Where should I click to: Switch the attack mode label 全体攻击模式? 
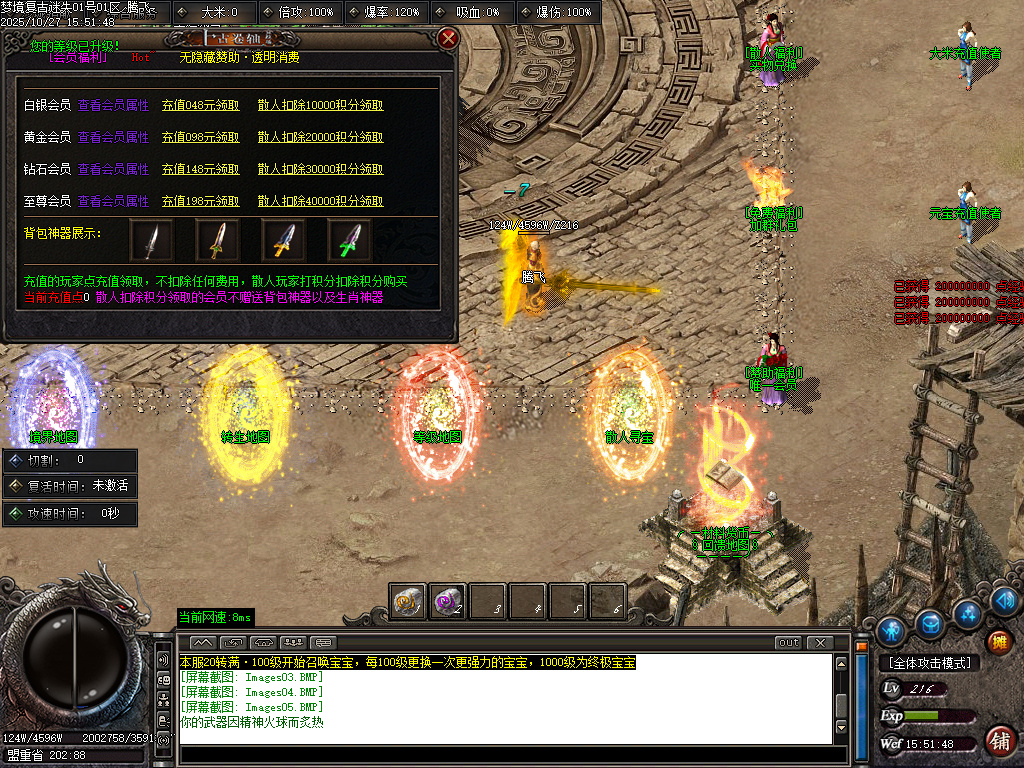tap(929, 663)
